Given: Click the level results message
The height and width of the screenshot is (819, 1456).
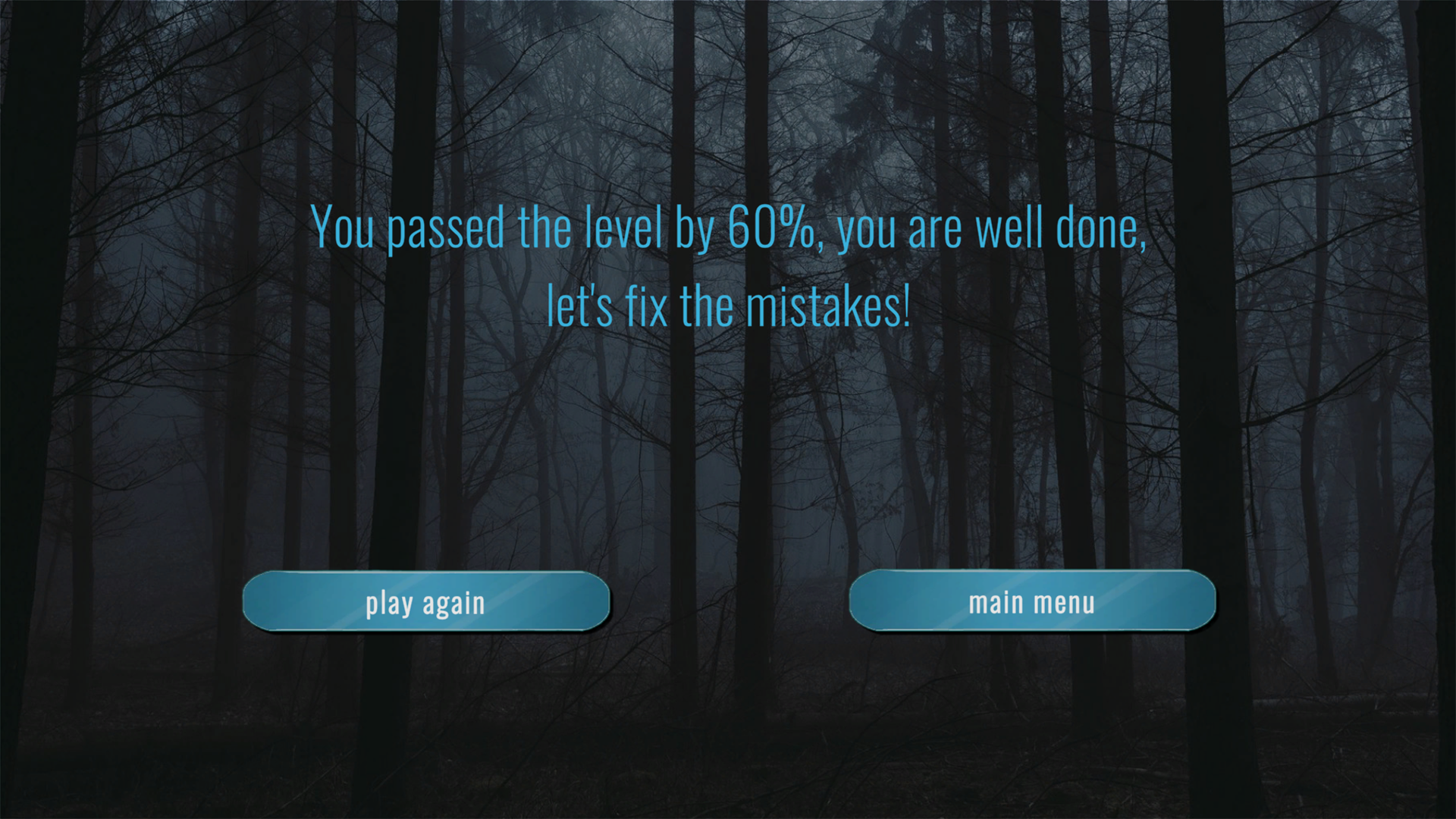Looking at the screenshot, I should point(728,265).
